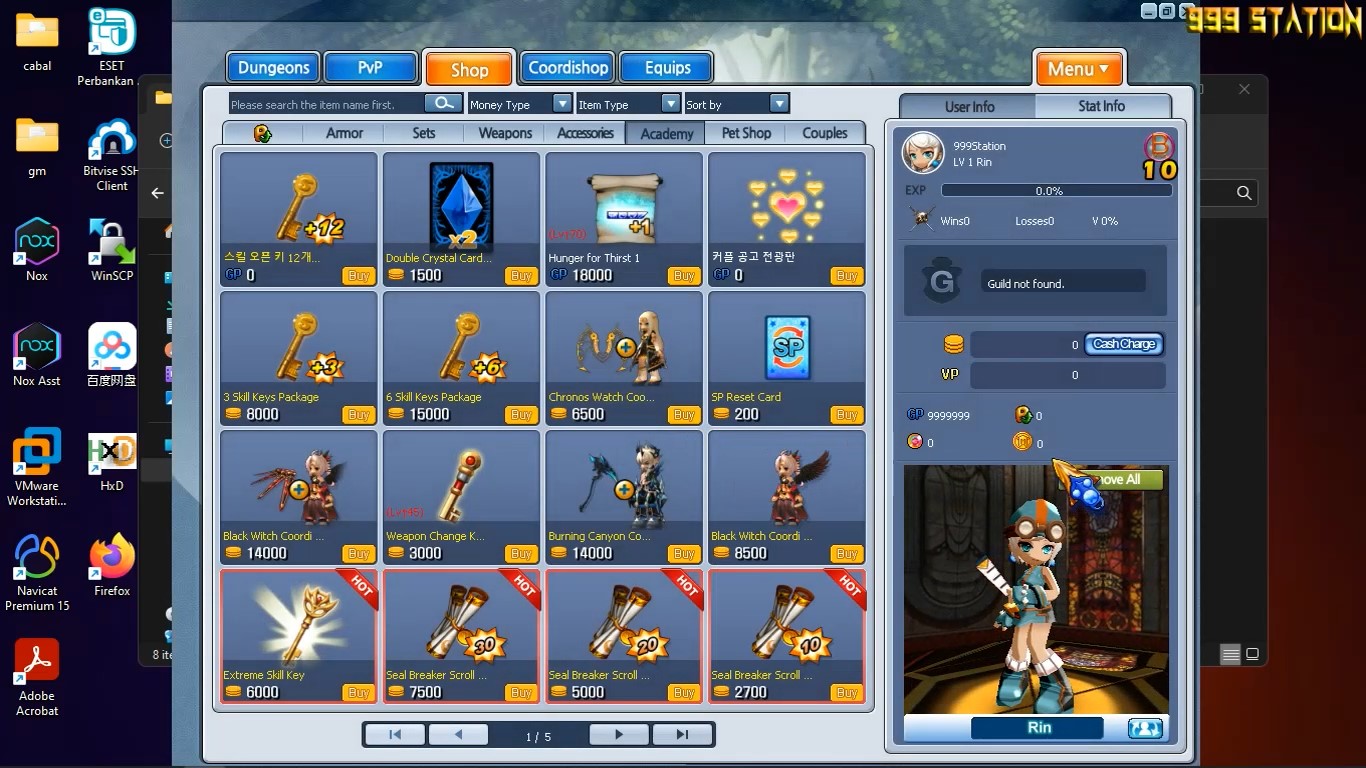1366x768 pixels.
Task: Click the Cash Charge button
Action: 1124,344
